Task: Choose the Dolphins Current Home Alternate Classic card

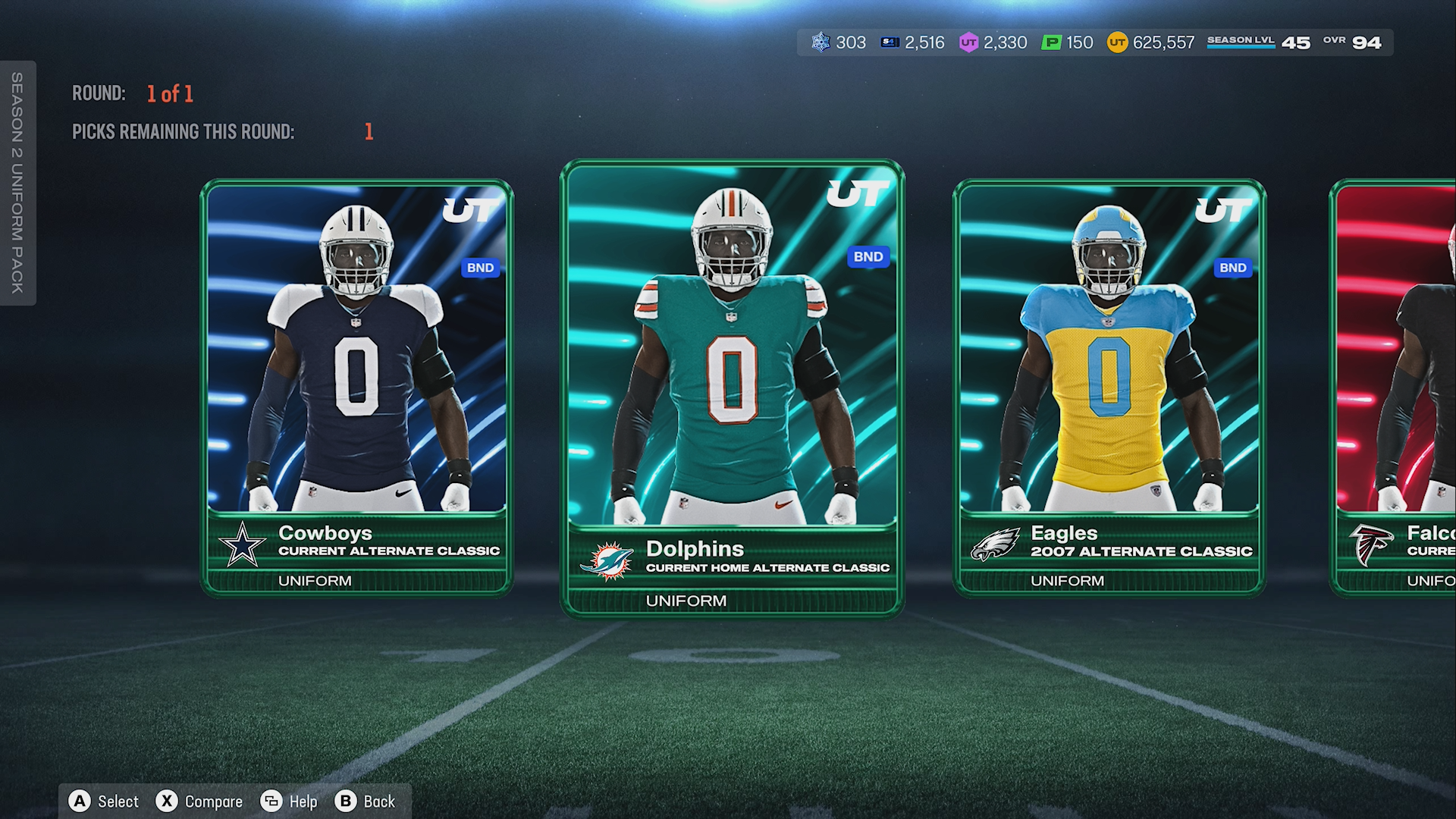Action: click(732, 387)
